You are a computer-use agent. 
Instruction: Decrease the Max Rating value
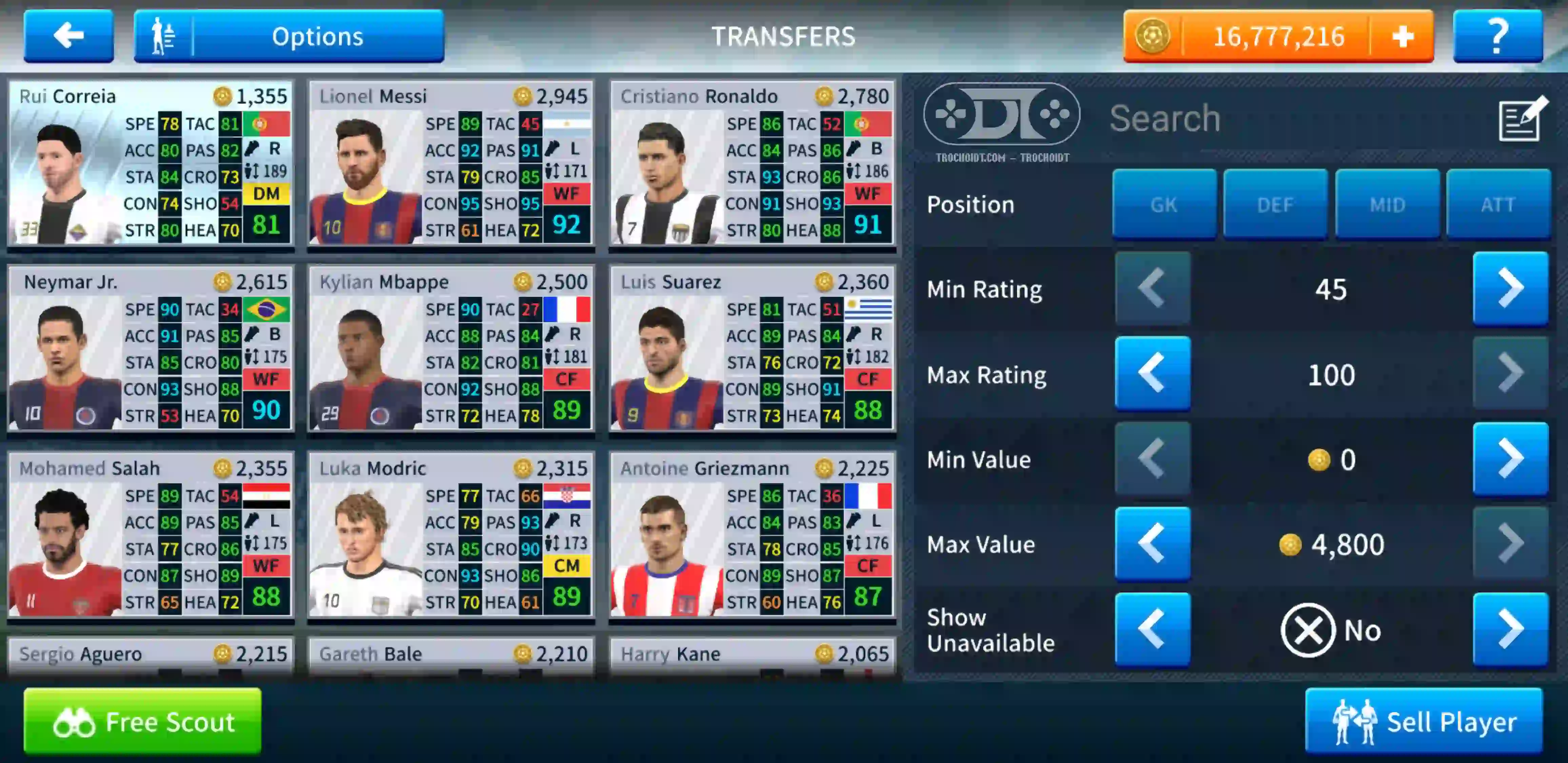click(x=1152, y=374)
